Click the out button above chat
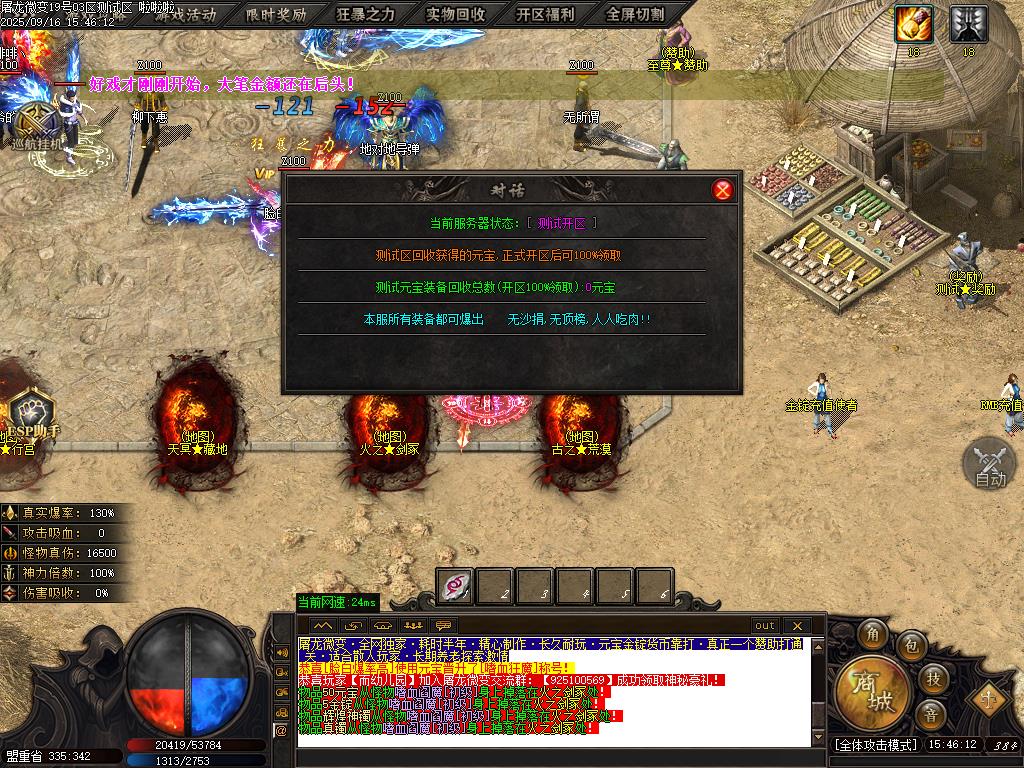Screen dimensions: 1024x768 (765, 626)
